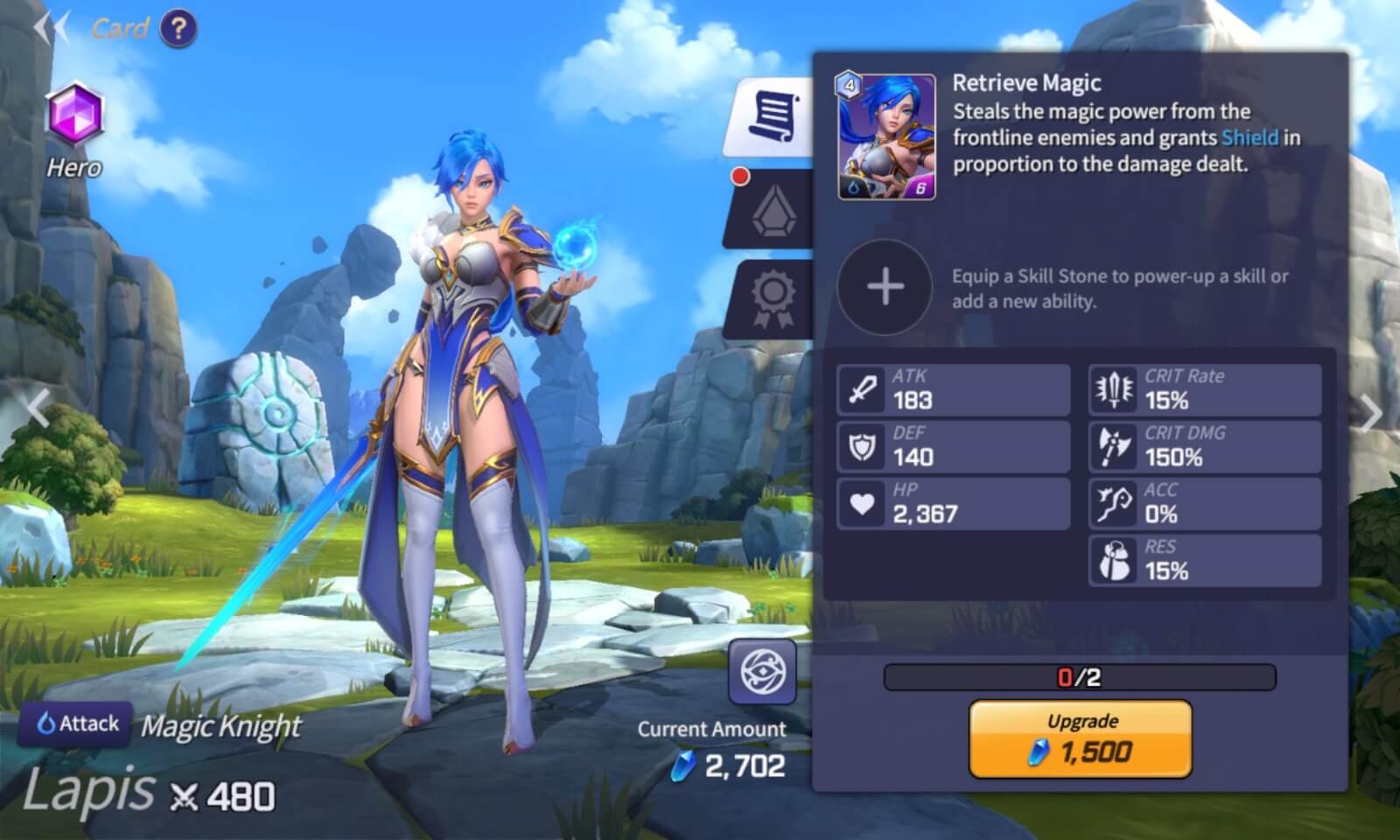Viewport: 1400px width, 840px height.
Task: Select the Retrieve Magic skill portrait
Action: pos(885,136)
